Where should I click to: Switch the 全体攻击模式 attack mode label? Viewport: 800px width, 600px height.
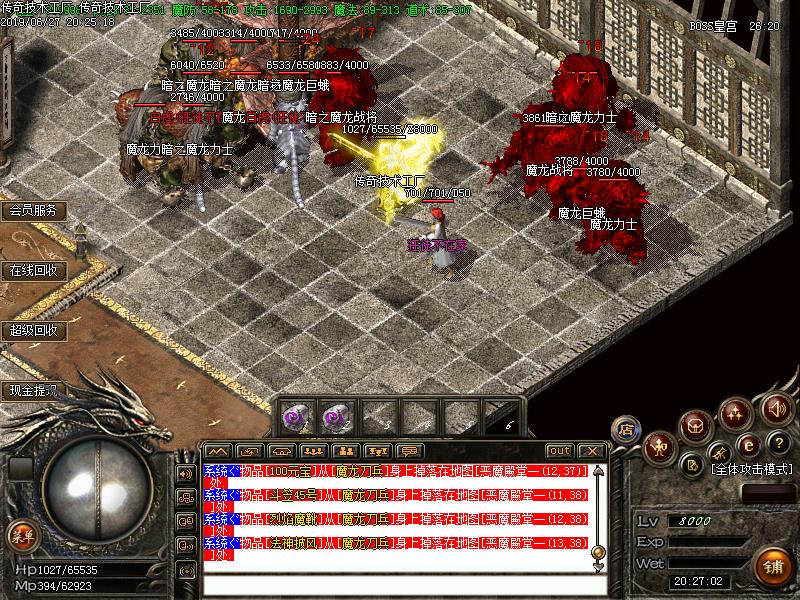[750, 468]
